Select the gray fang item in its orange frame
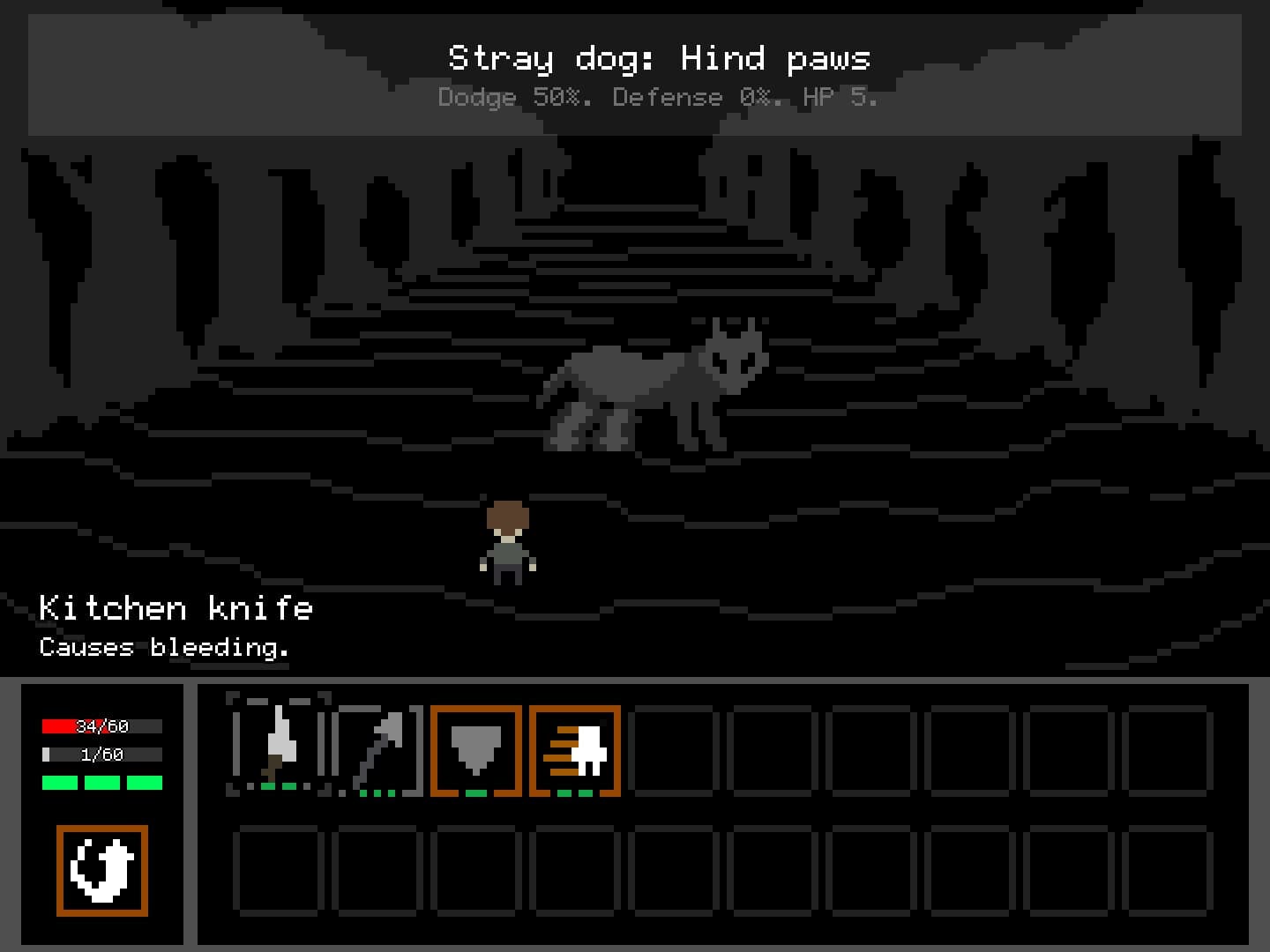The height and width of the screenshot is (952, 1270). (474, 751)
